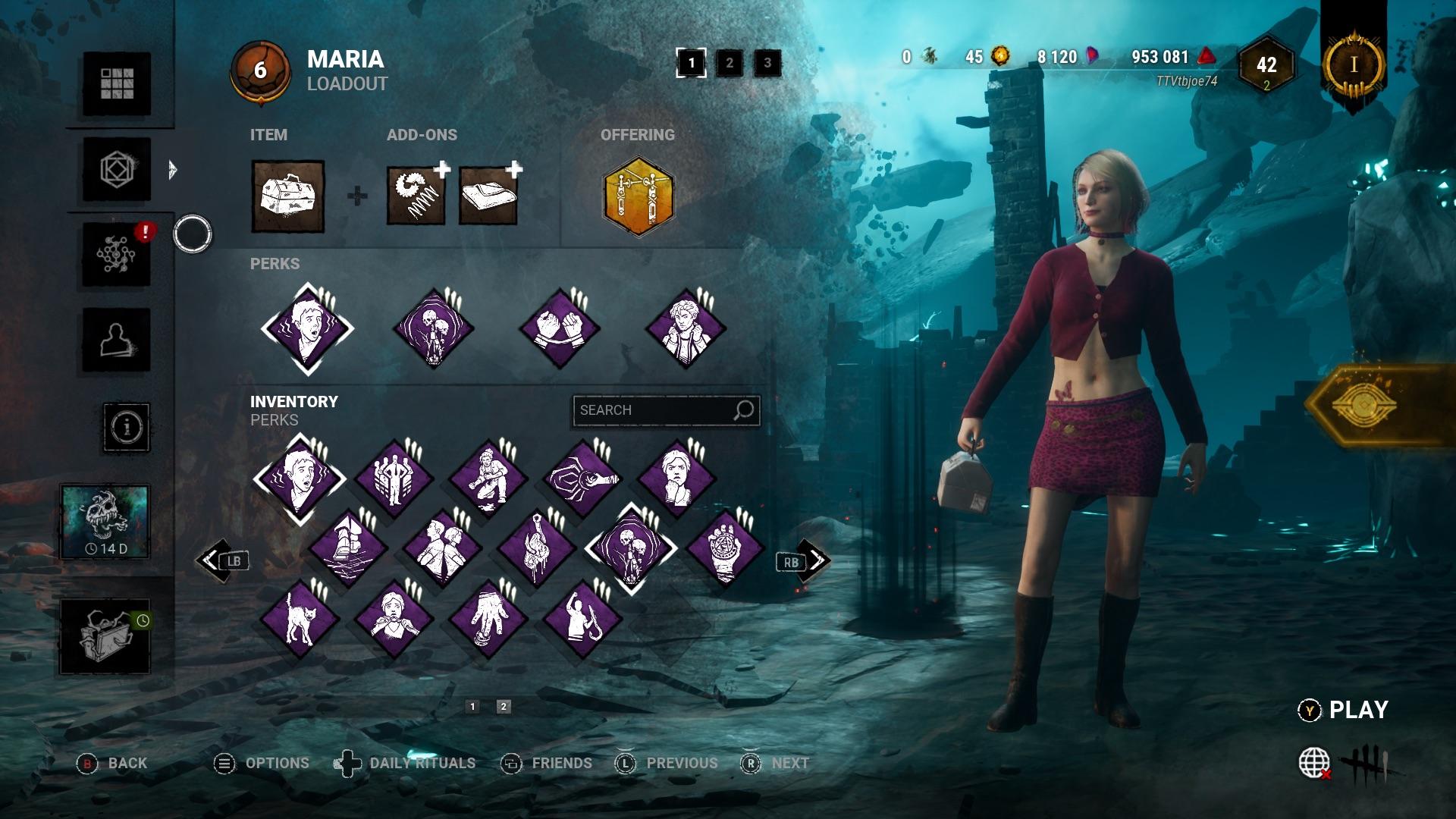Click the folded cloth add-on slot
The height and width of the screenshot is (819, 1456).
pos(489,196)
